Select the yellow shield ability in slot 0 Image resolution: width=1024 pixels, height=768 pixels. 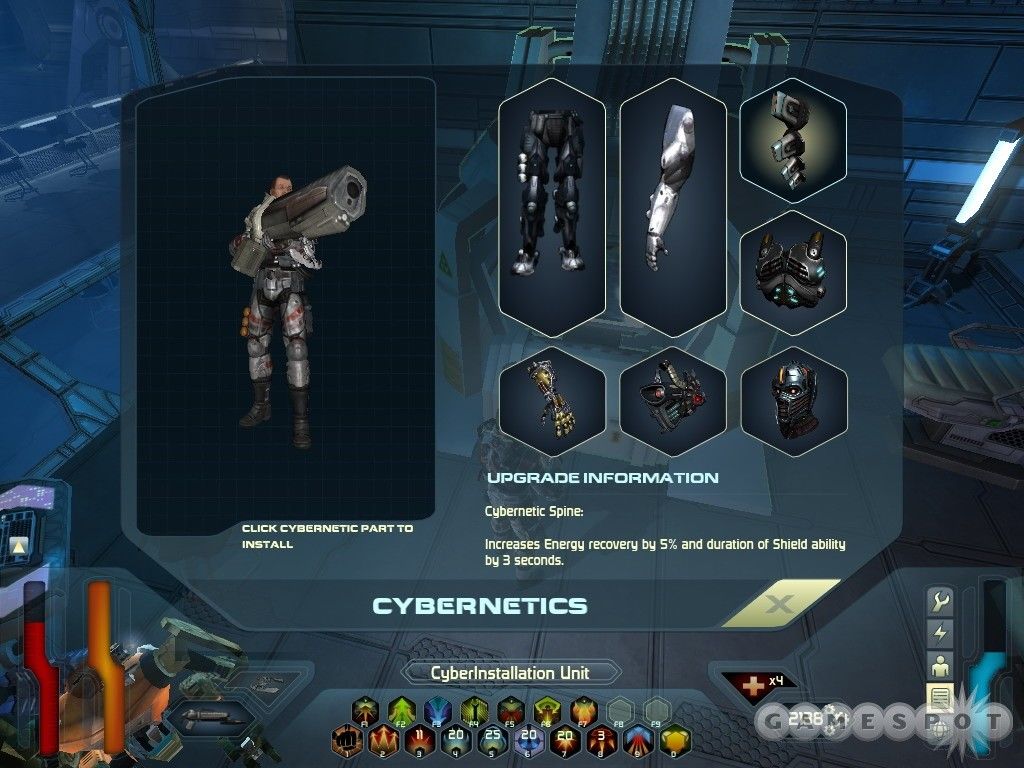tap(675, 742)
